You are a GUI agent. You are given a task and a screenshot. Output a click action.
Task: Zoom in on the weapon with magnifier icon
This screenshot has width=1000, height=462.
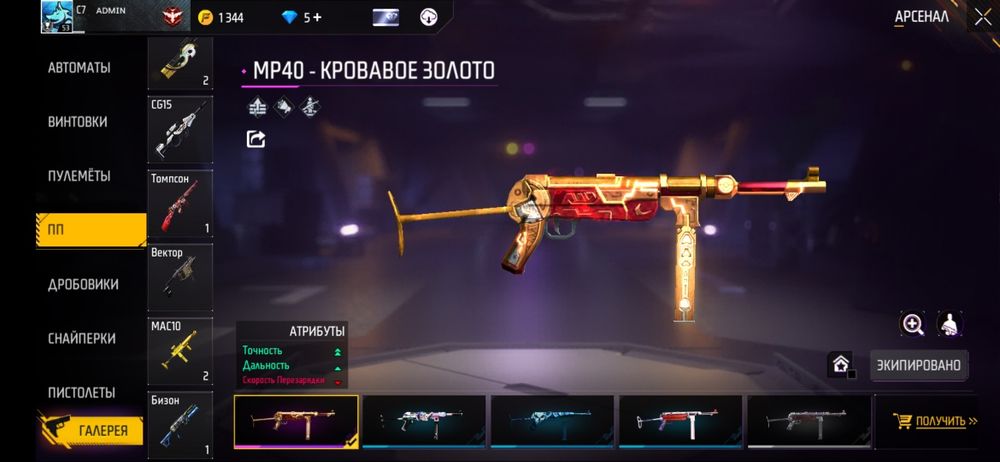[913, 324]
